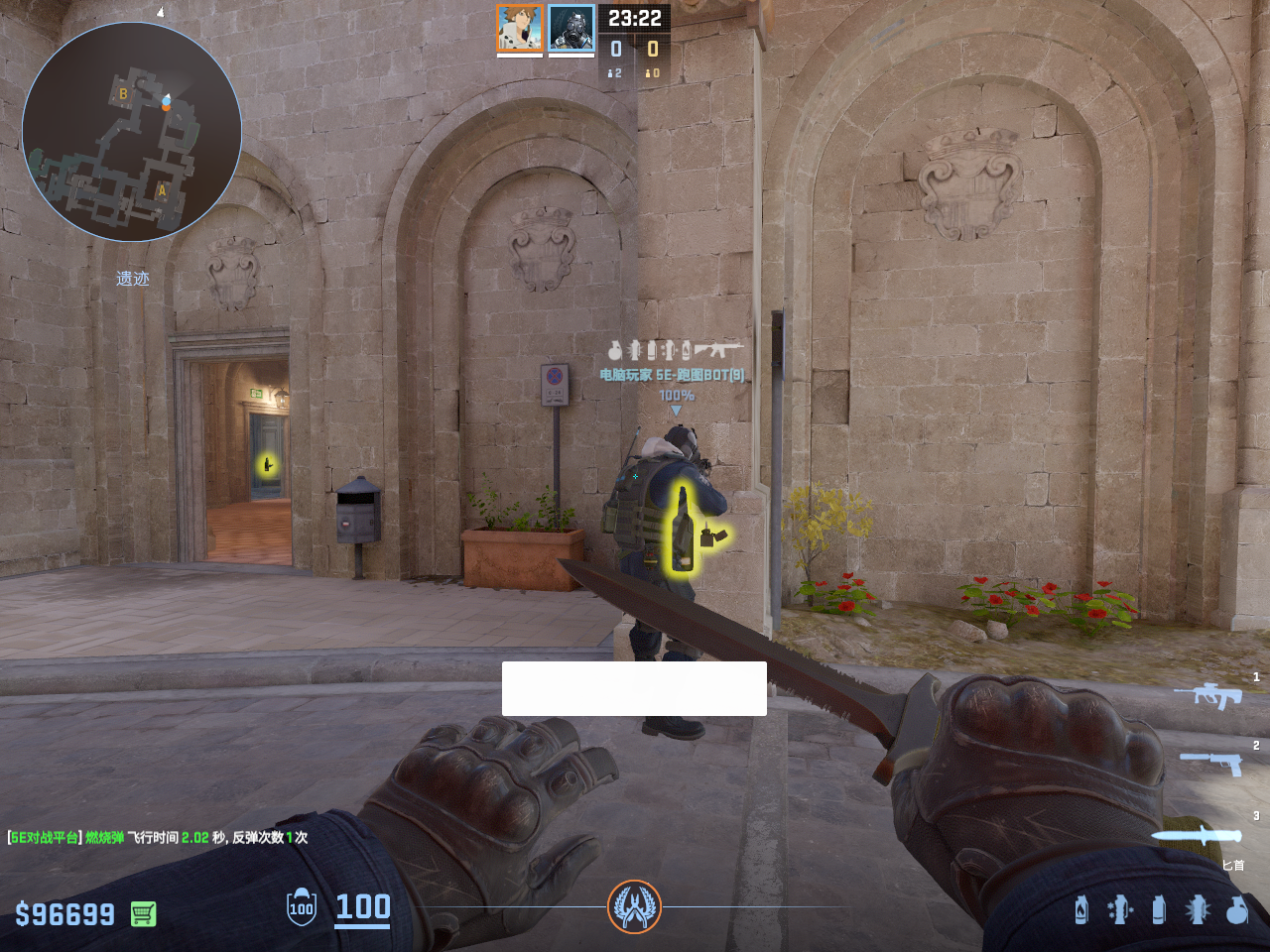1270x952 pixels.
Task: Click the armor helmet icon
Action: (x=302, y=907)
